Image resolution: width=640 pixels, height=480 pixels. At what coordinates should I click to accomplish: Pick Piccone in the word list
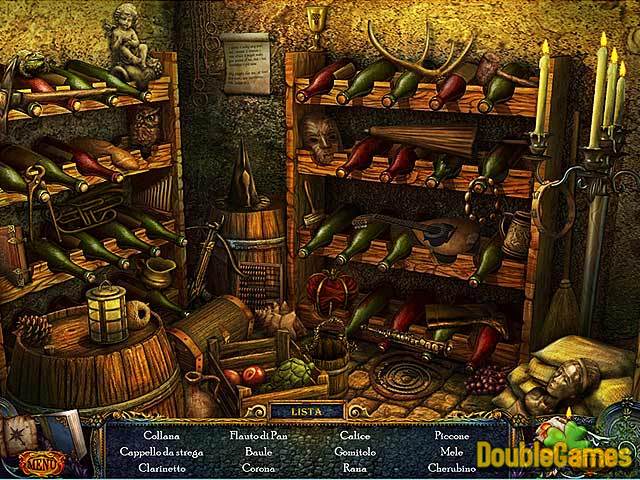(453, 437)
